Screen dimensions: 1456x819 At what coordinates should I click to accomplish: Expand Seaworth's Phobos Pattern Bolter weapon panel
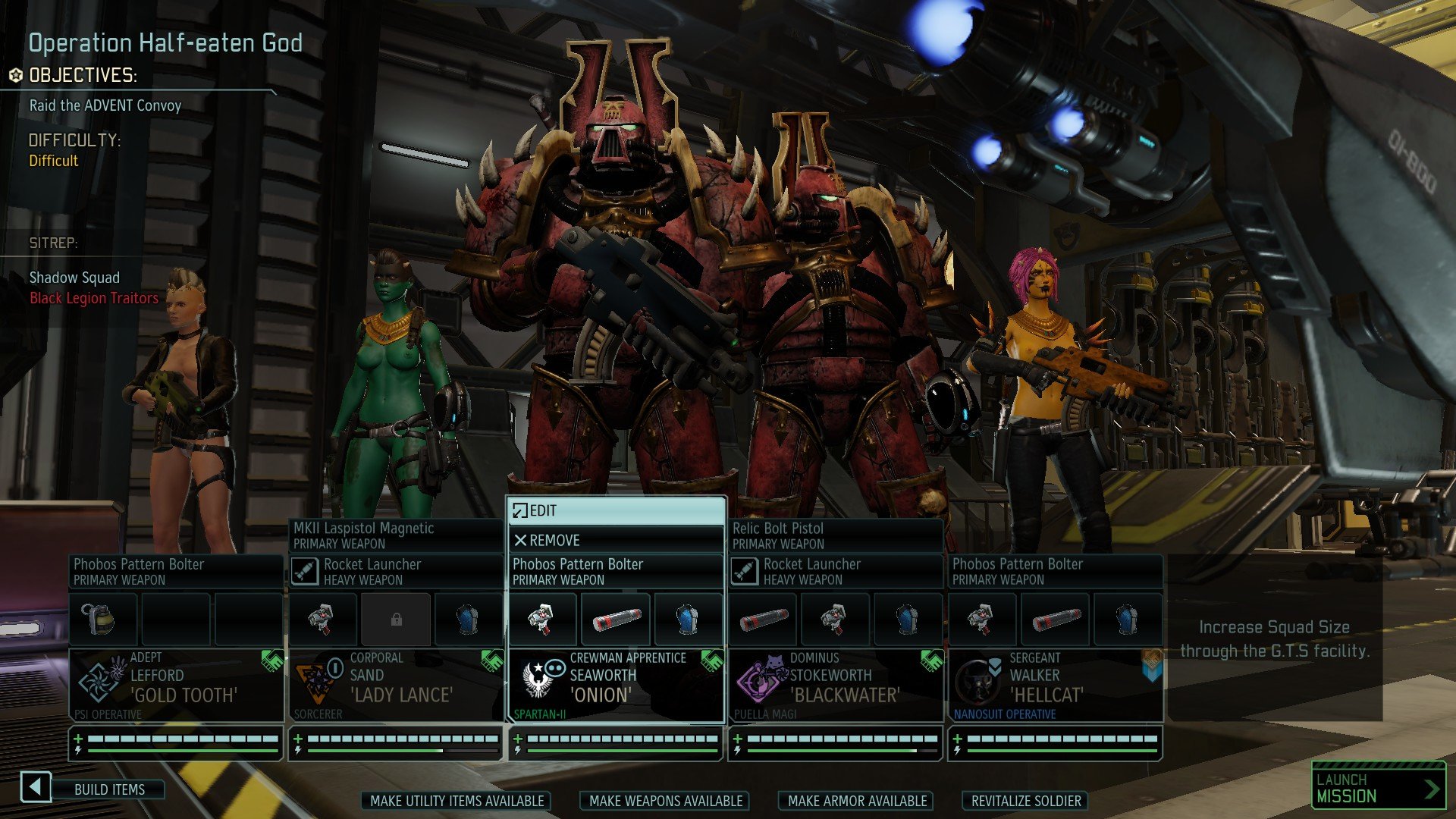[616, 572]
